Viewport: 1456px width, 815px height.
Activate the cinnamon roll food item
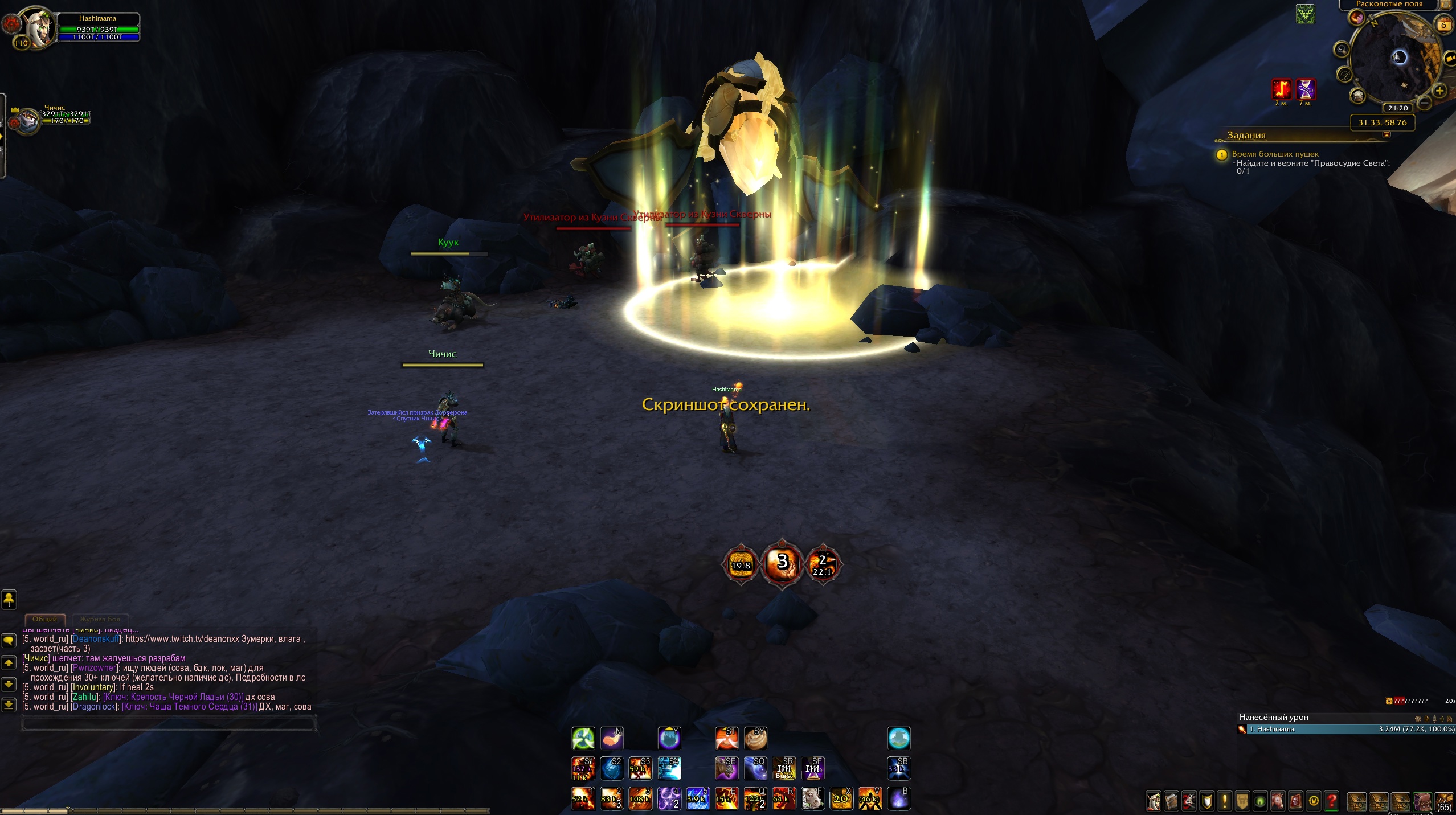(755, 739)
